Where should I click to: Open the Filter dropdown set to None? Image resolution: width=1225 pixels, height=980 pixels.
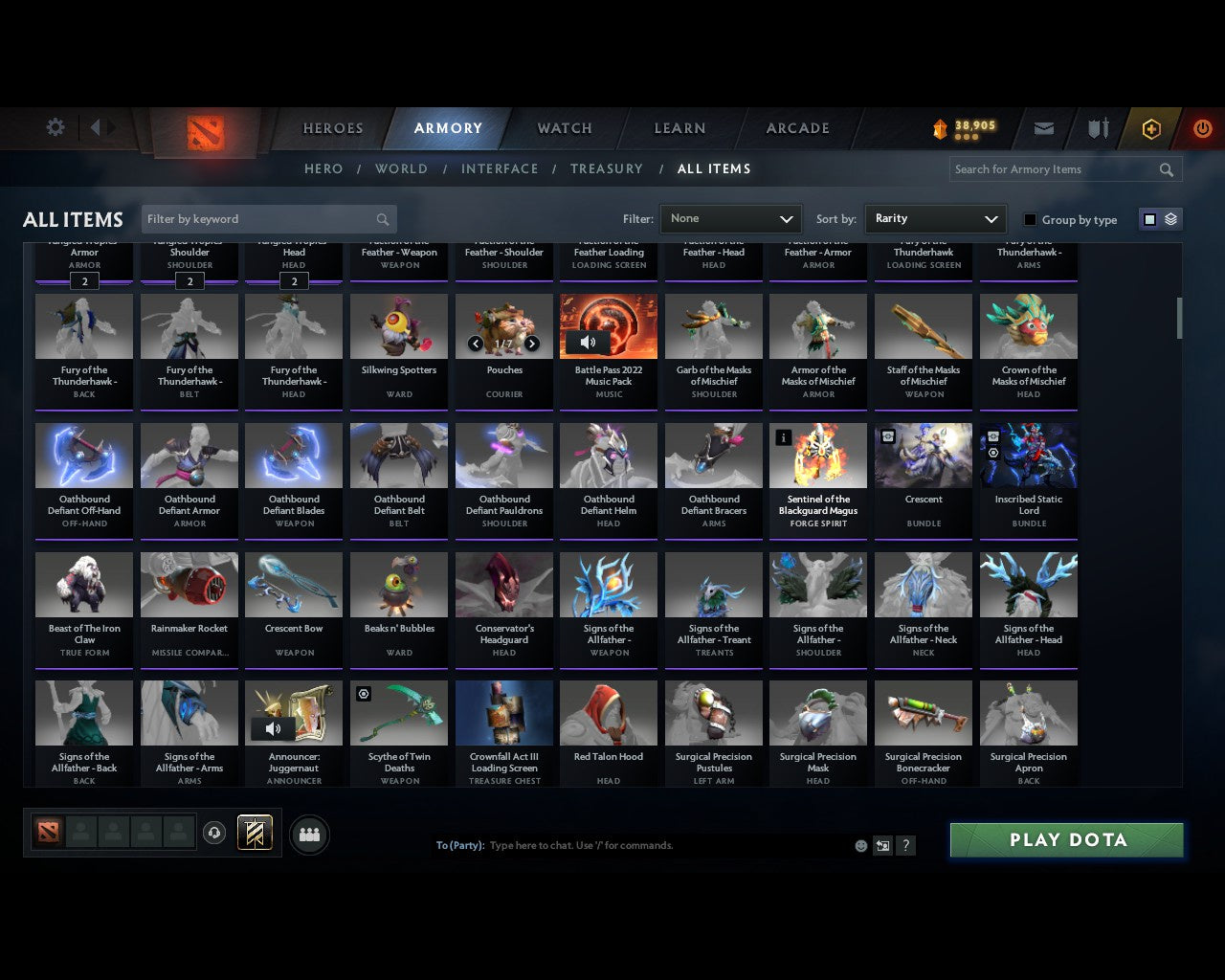tap(730, 218)
